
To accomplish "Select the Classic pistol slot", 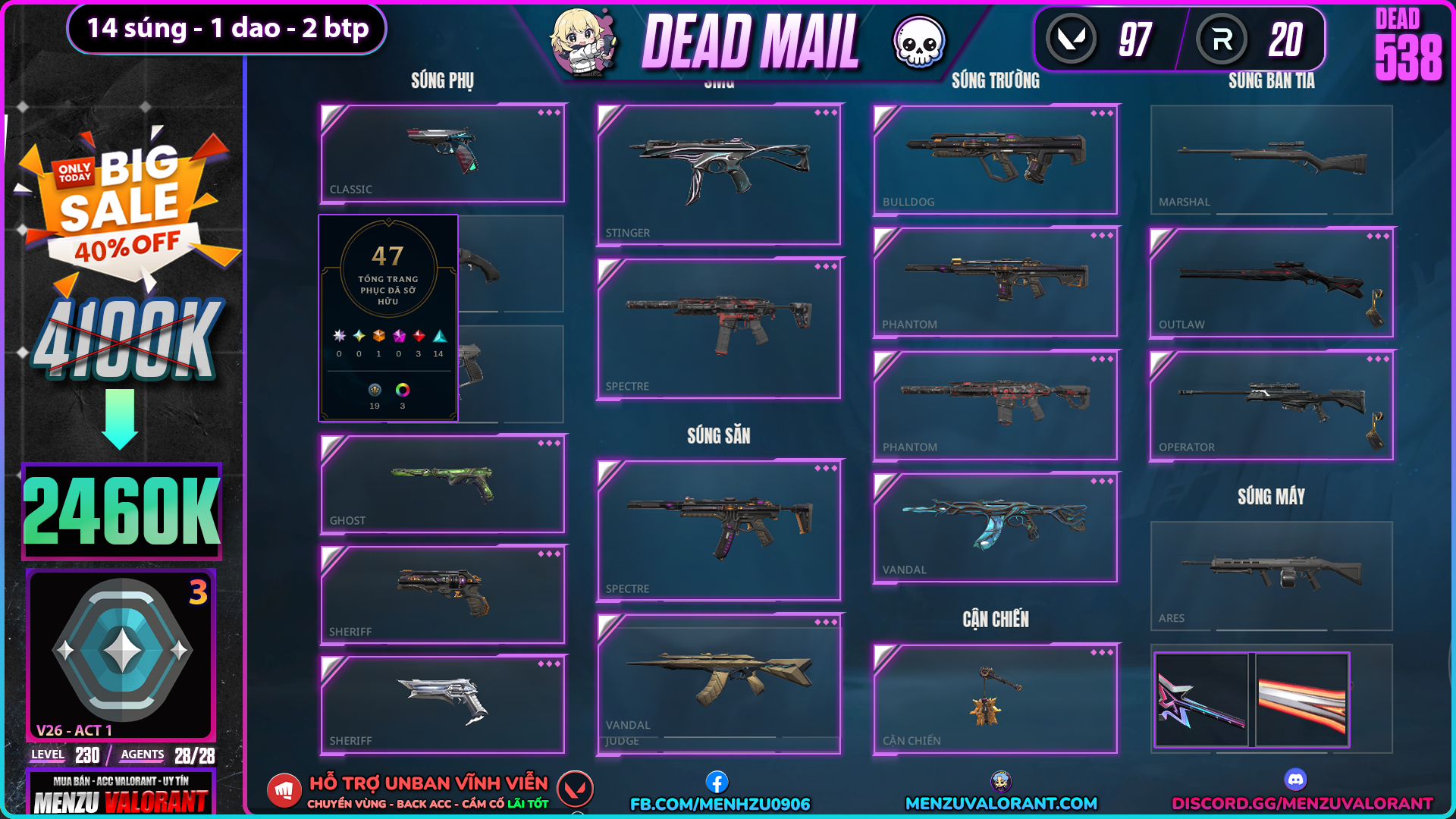I will (443, 153).
